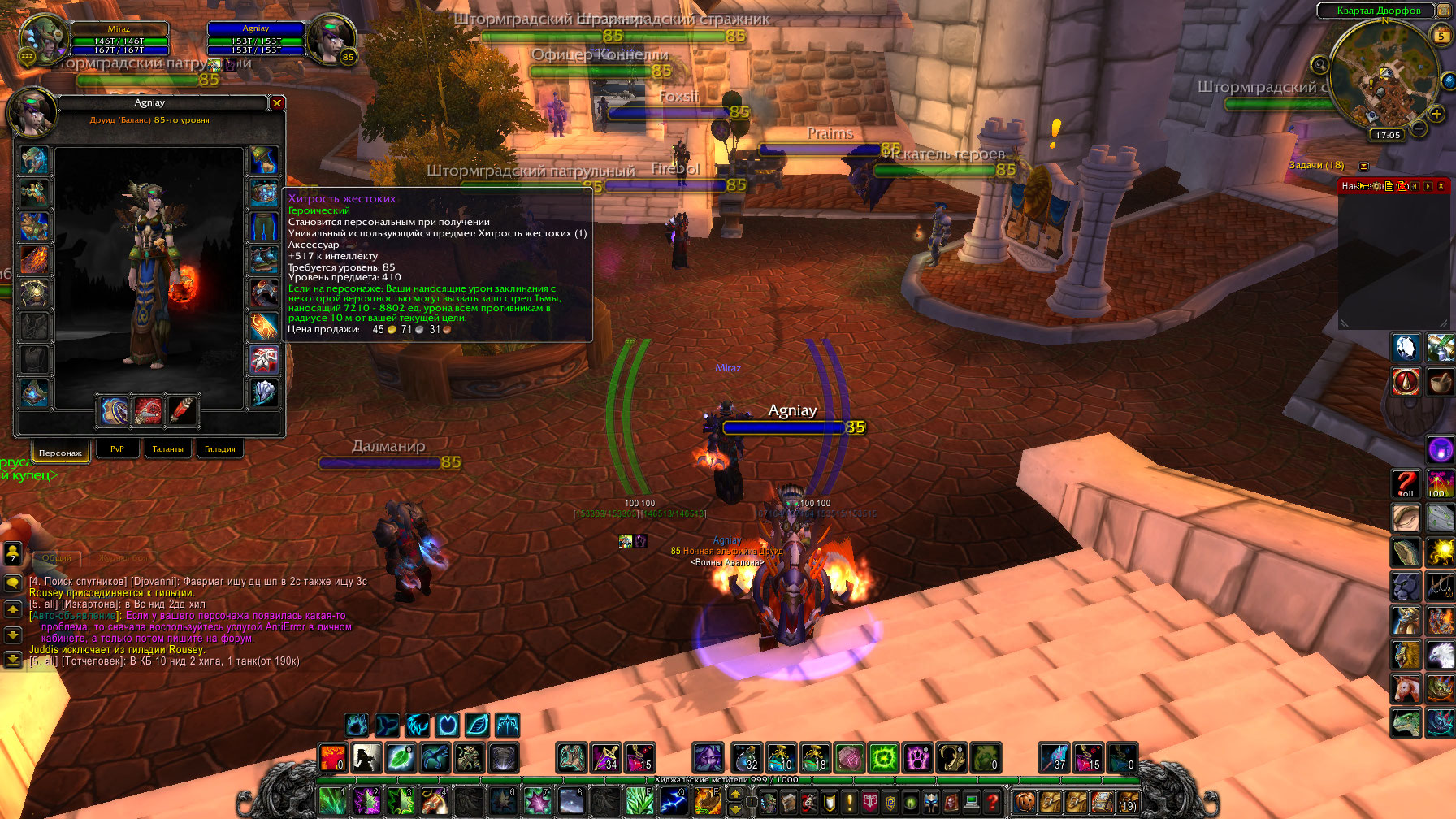This screenshot has height=819, width=1456.
Task: Select the red feather ranged slot
Action: pos(182,411)
